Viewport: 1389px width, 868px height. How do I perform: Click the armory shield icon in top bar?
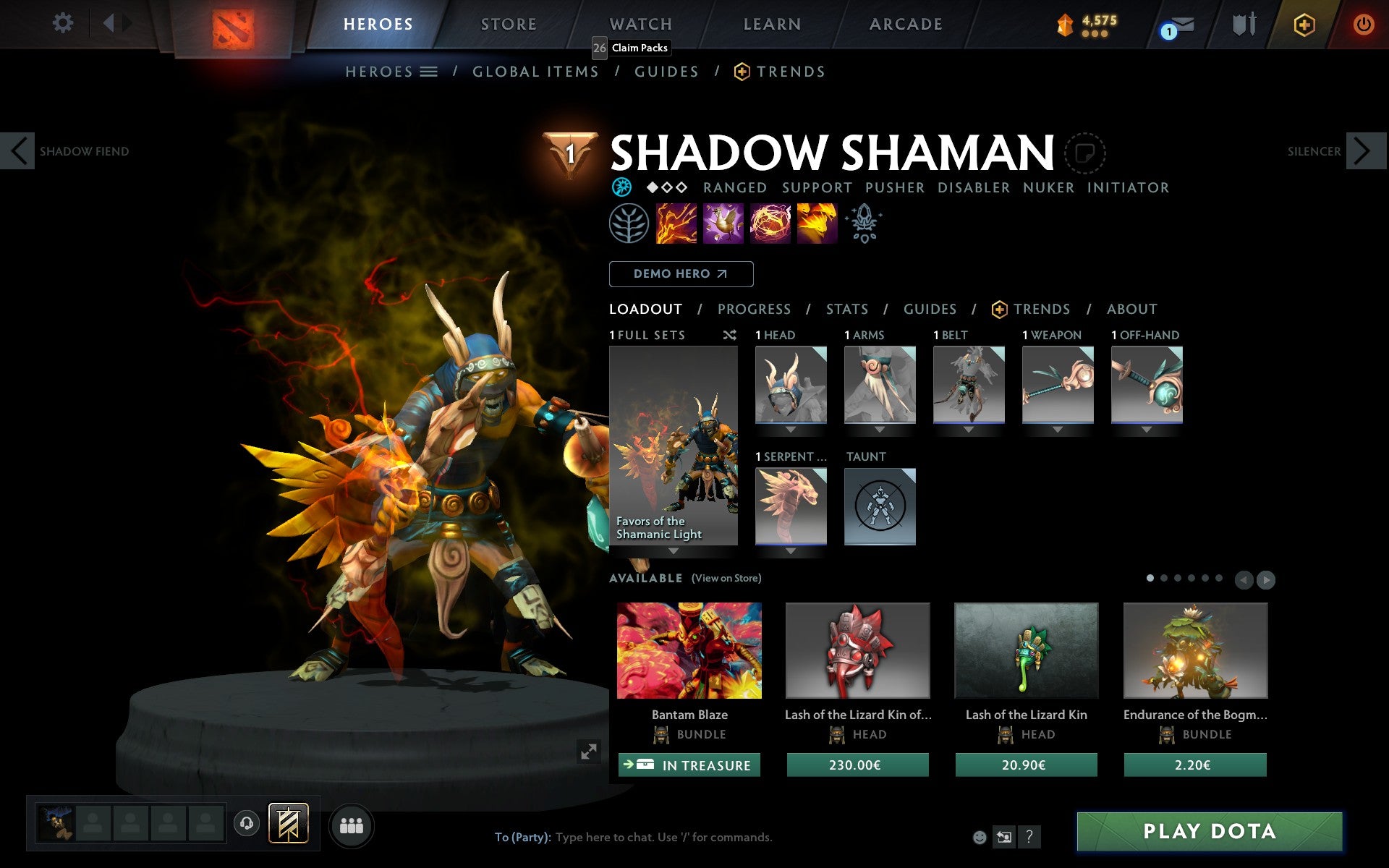pos(1242,24)
